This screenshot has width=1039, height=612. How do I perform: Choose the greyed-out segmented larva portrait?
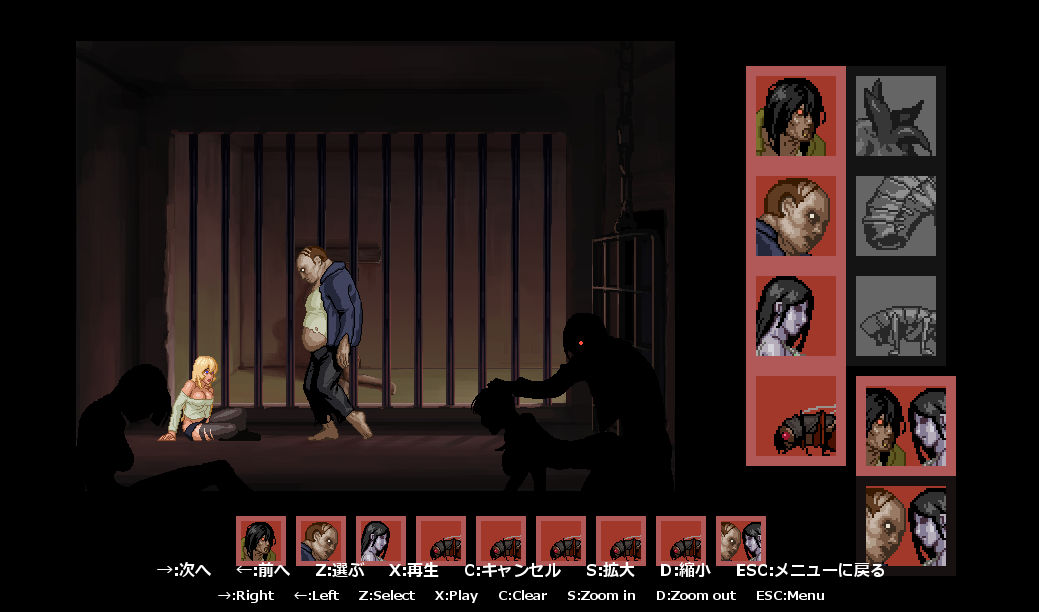pos(896,216)
